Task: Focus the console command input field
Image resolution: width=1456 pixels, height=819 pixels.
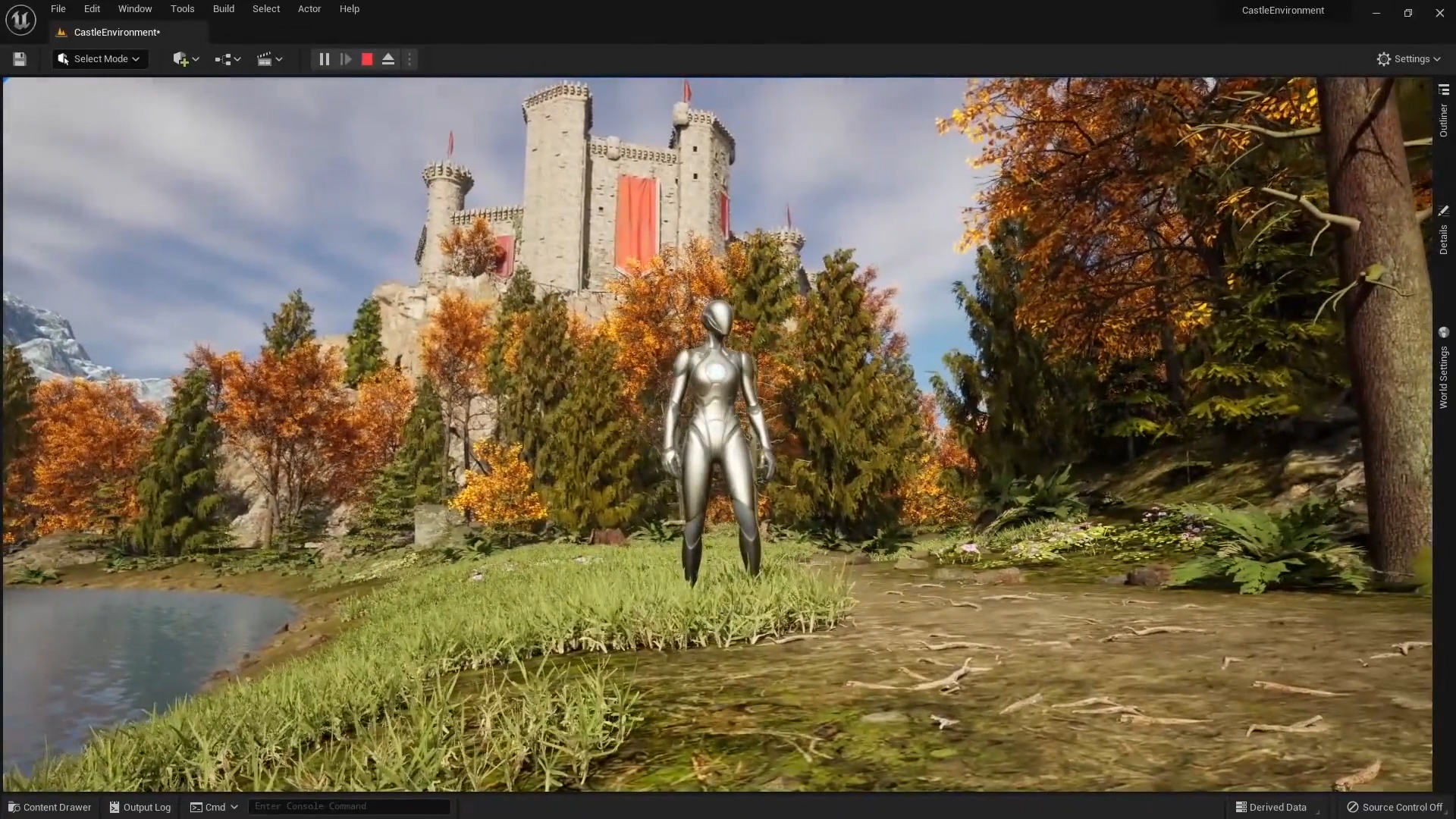Action: 349,806
